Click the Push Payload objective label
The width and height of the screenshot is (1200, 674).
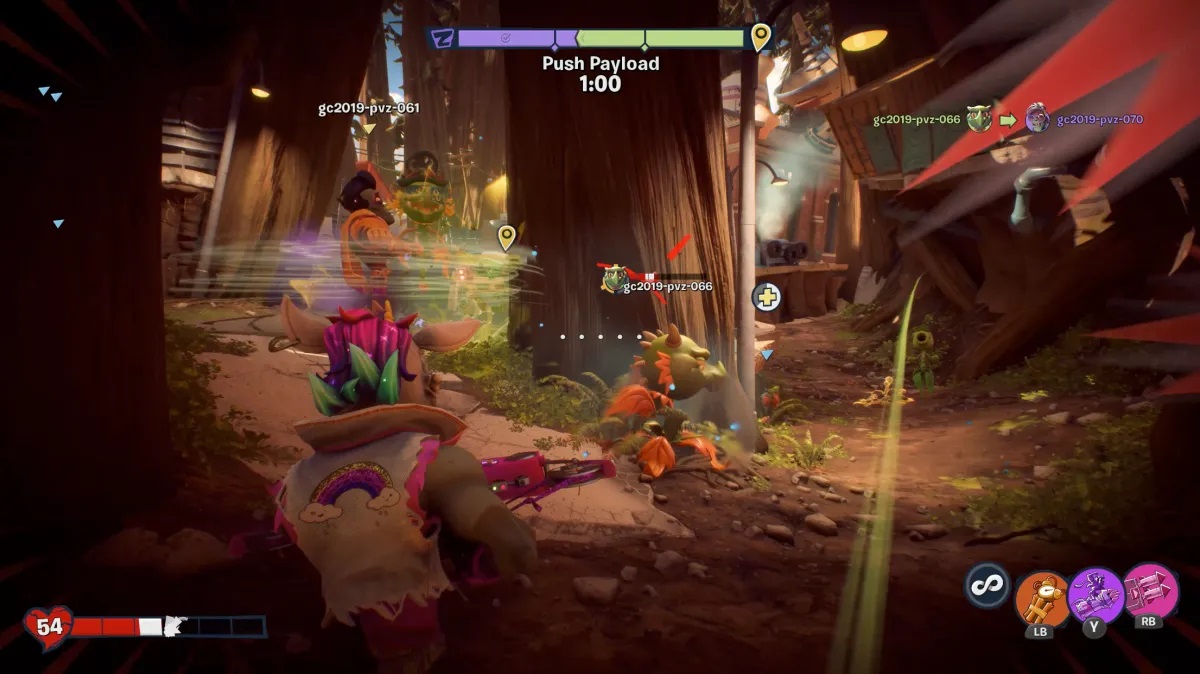pyautogui.click(x=600, y=63)
